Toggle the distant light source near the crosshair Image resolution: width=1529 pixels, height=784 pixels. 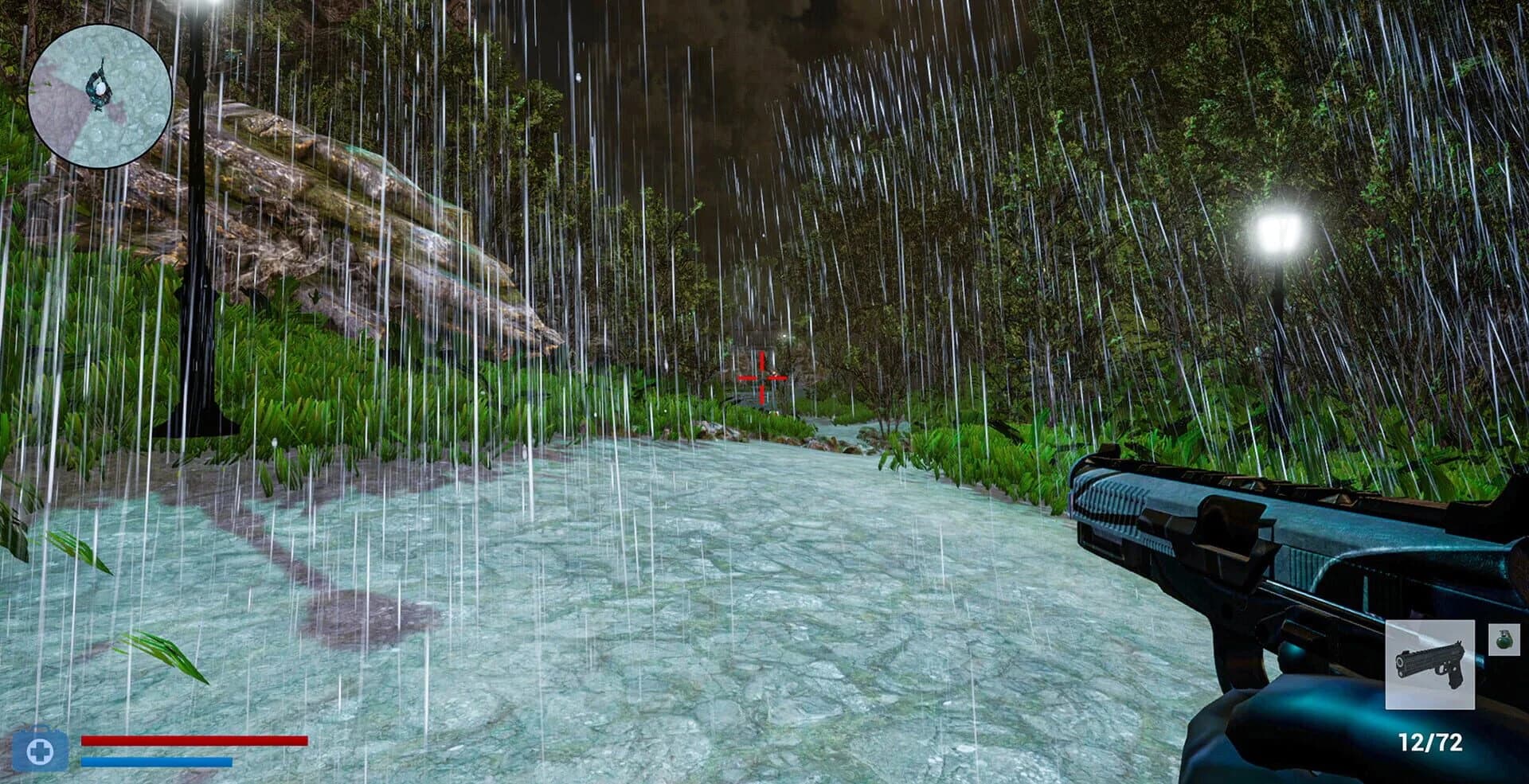(x=784, y=336)
